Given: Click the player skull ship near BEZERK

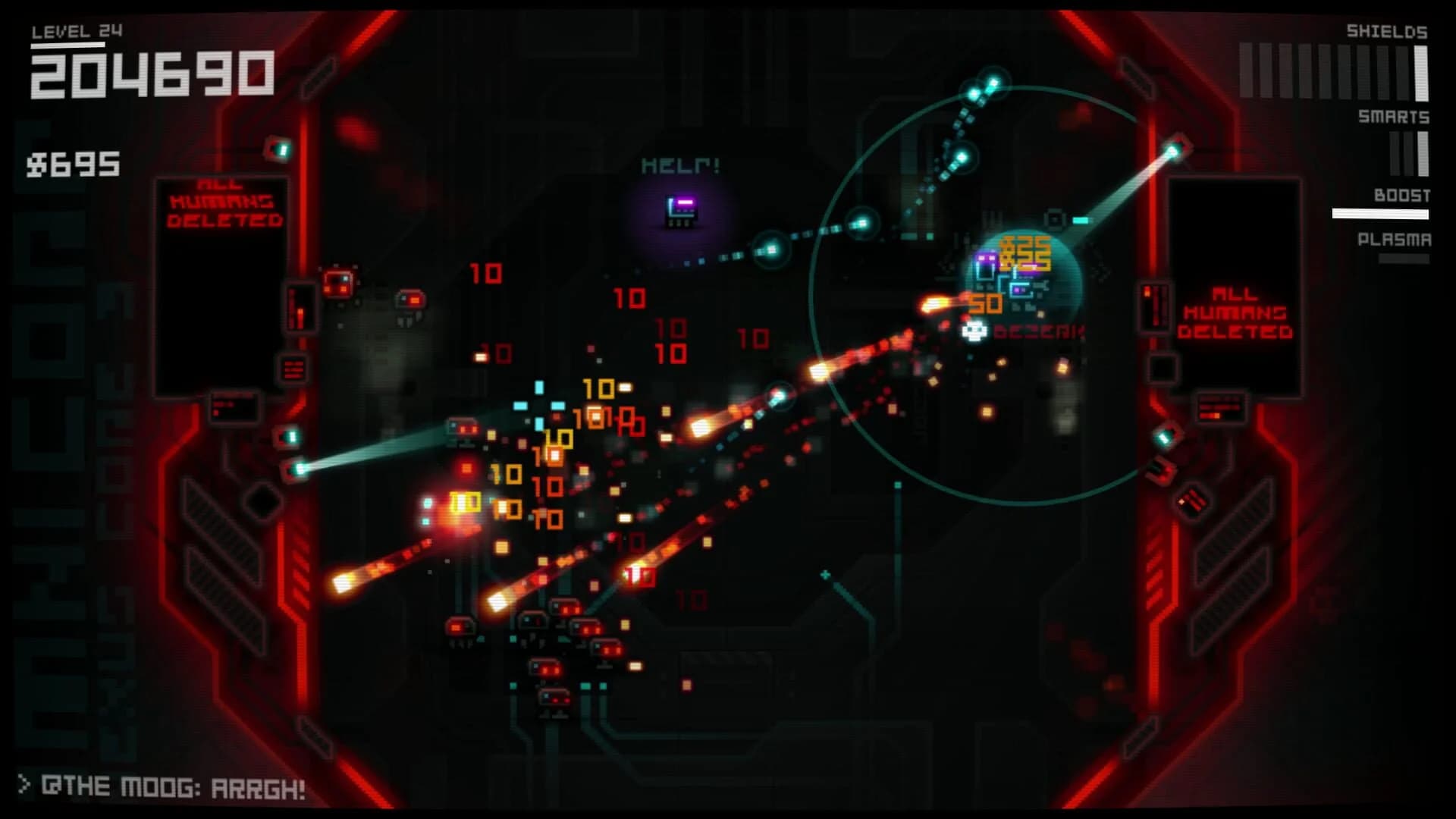Looking at the screenshot, I should point(973,331).
